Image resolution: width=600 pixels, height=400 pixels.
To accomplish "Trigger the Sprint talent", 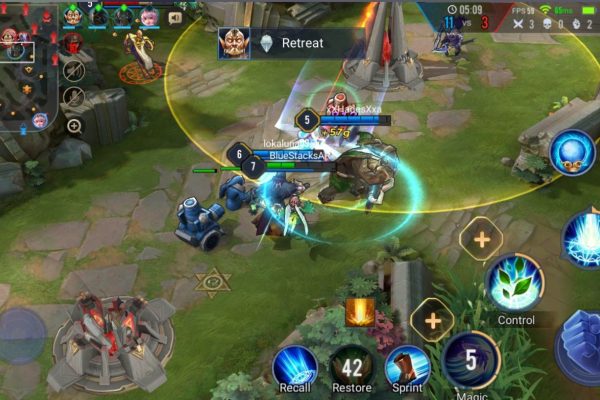I will [408, 366].
